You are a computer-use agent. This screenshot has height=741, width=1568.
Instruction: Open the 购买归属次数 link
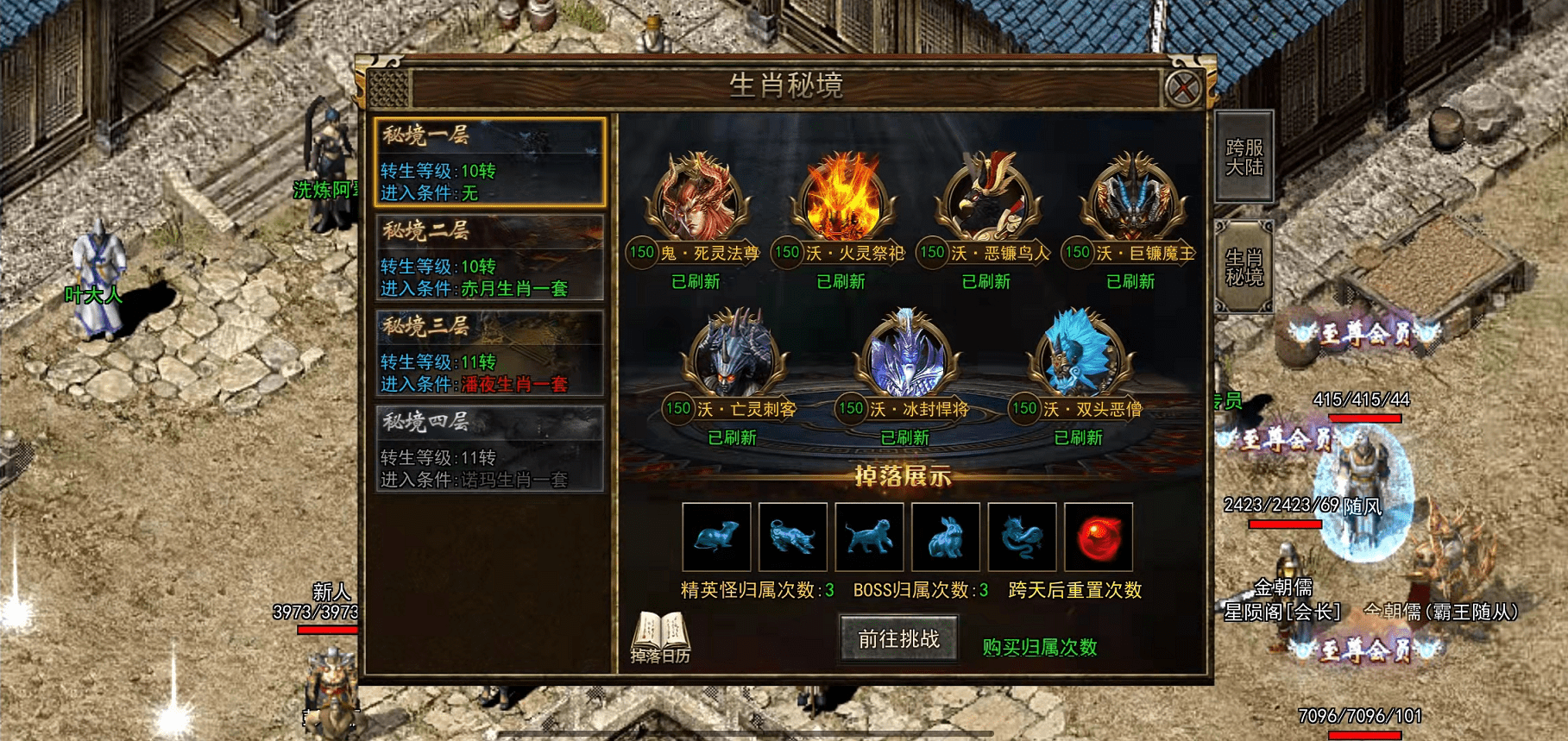(1039, 647)
